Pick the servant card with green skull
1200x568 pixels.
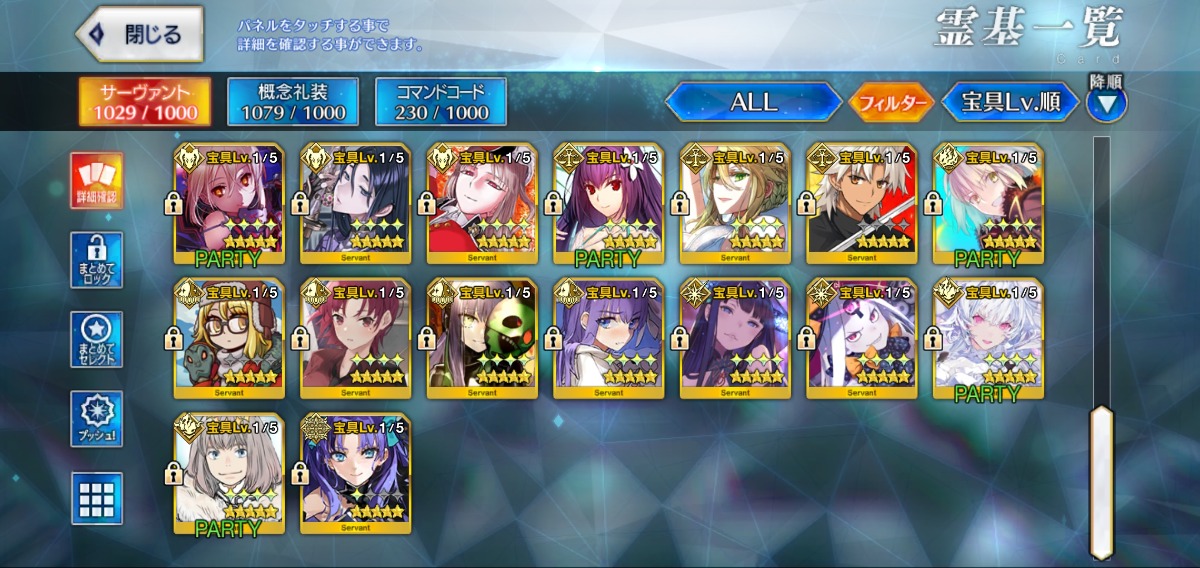(482, 340)
